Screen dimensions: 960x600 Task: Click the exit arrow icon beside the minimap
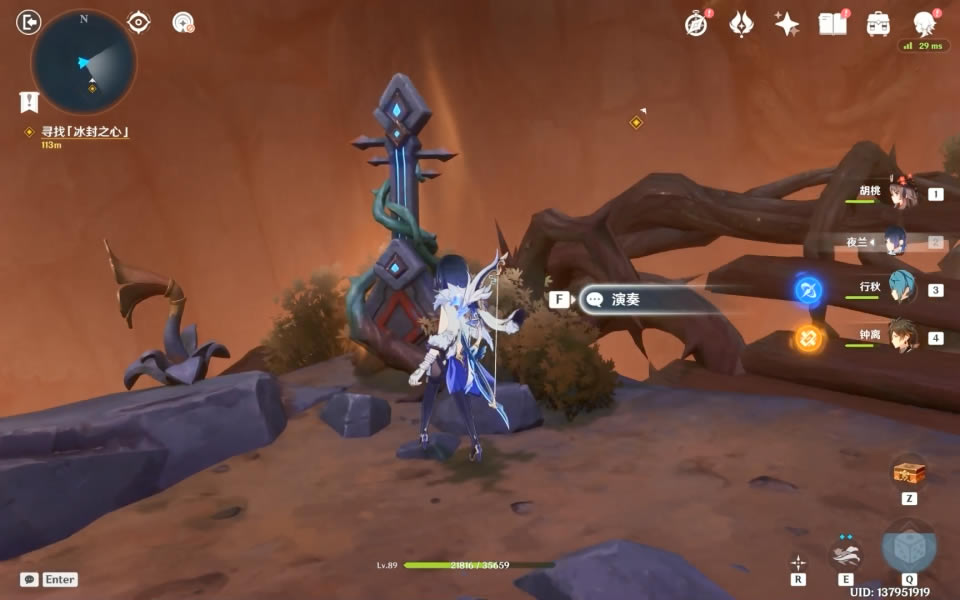[29, 21]
